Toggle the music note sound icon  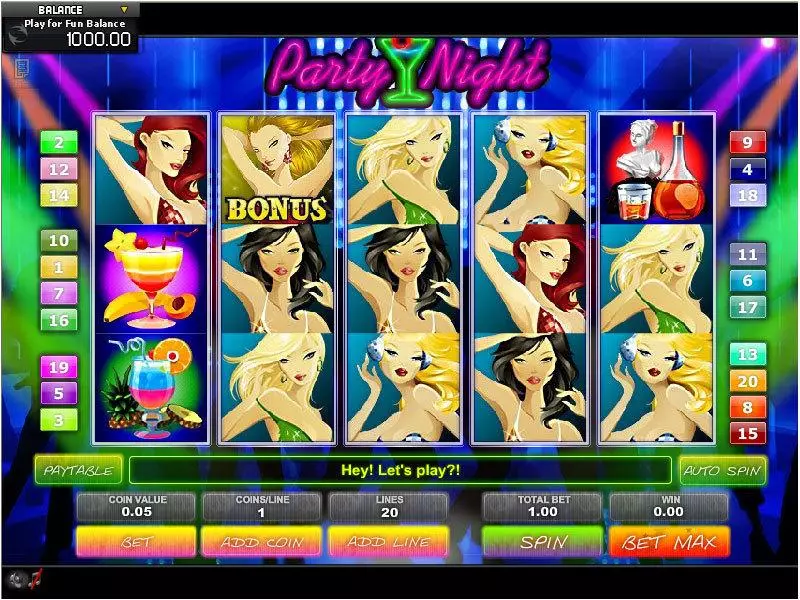tap(36, 578)
